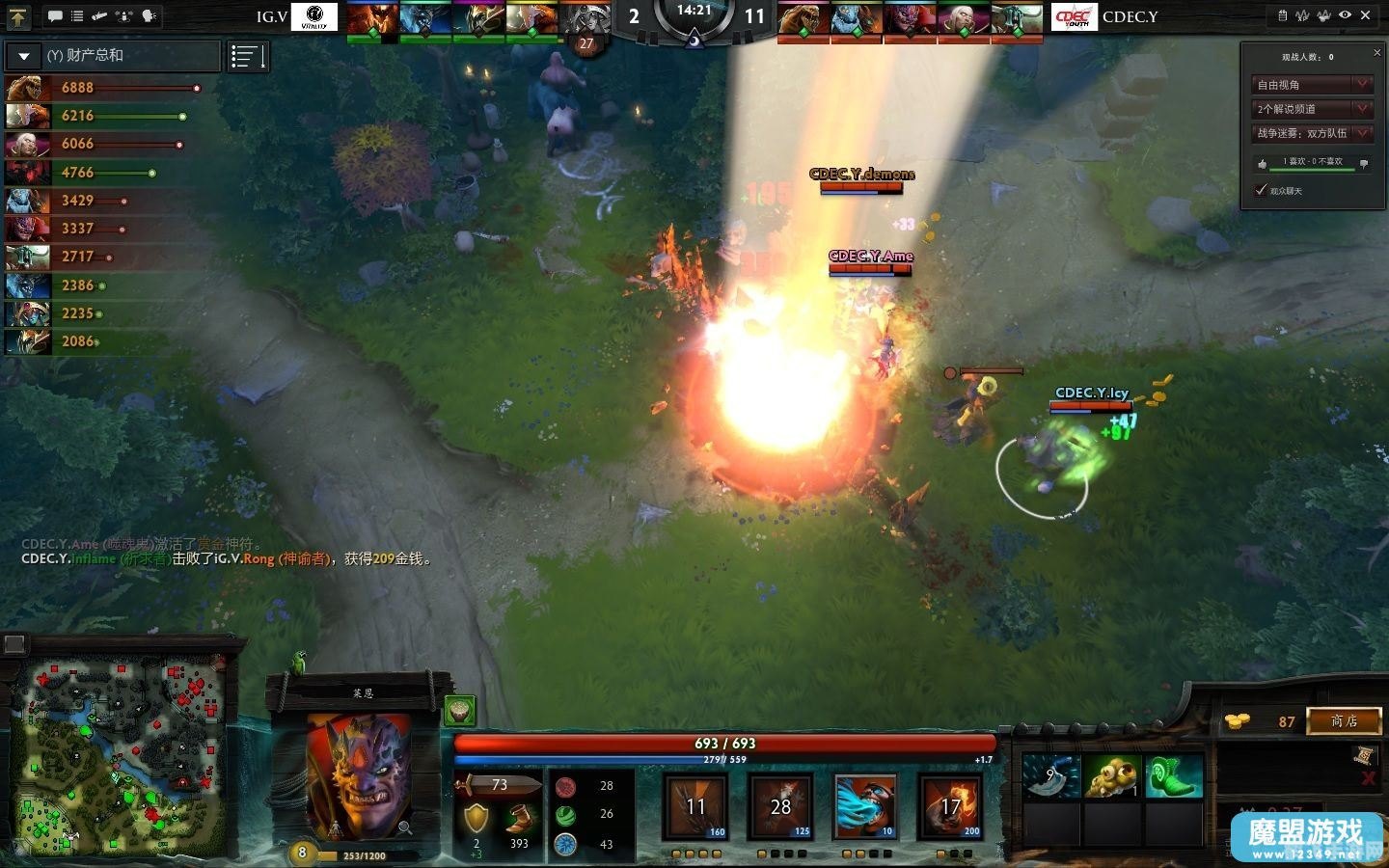Open the combat log list icon
This screenshot has height=868, width=1389.
click(x=77, y=15)
